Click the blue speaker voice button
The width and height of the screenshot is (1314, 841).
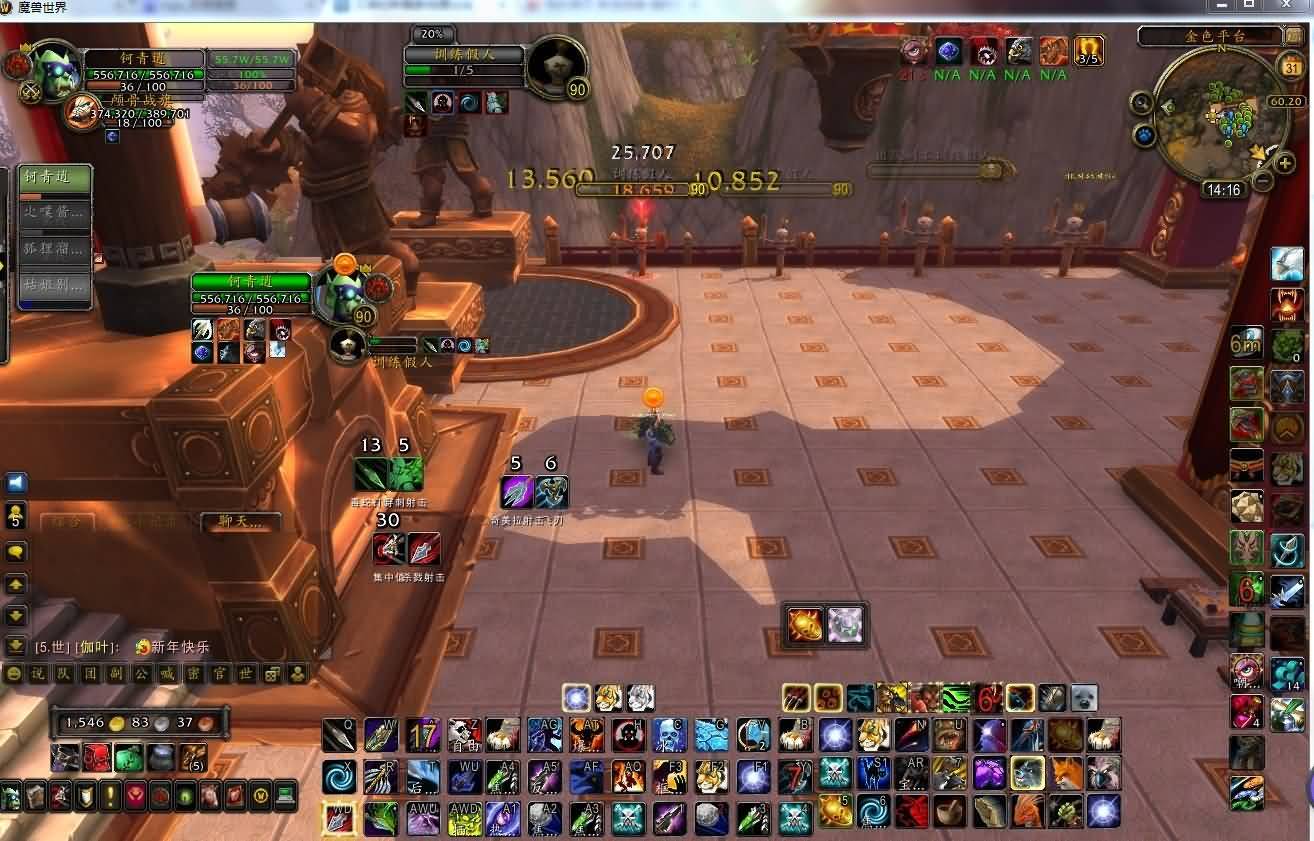[16, 484]
